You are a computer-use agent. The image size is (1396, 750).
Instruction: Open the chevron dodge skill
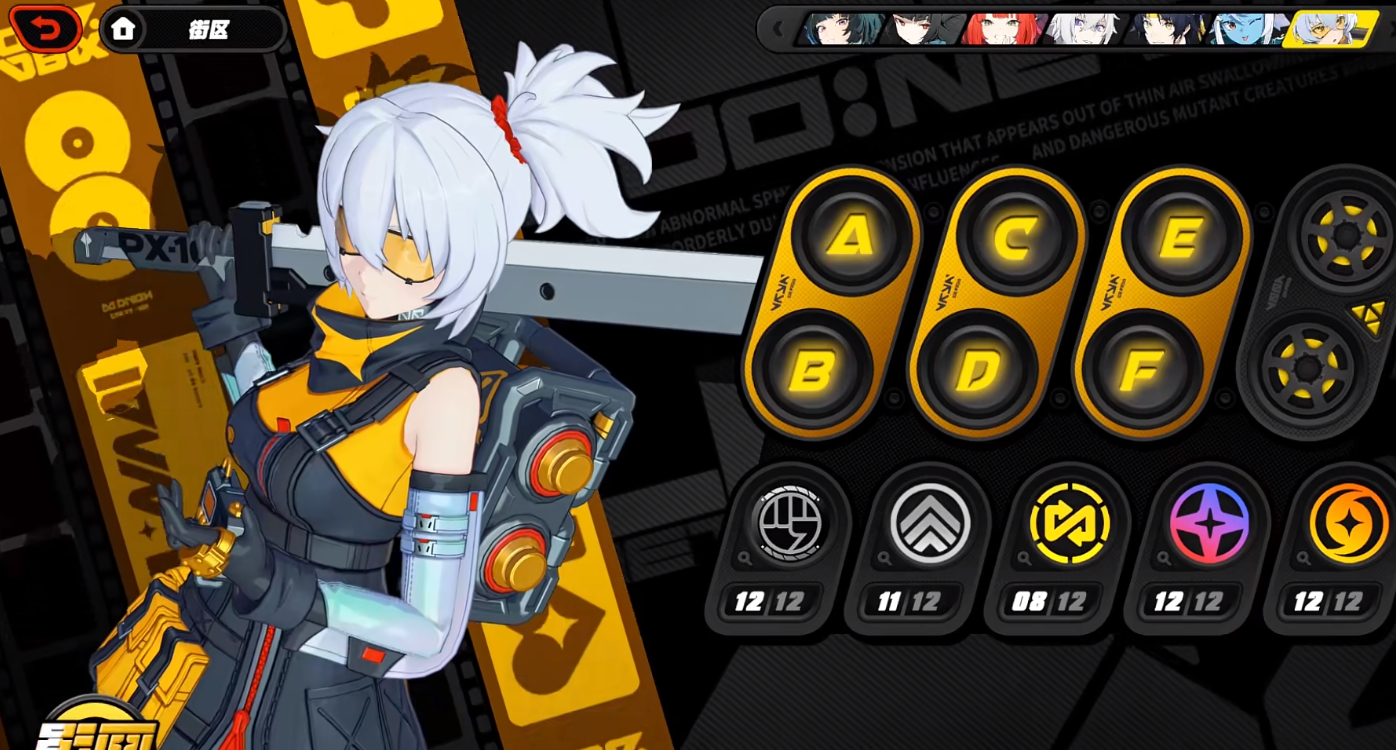(930, 523)
